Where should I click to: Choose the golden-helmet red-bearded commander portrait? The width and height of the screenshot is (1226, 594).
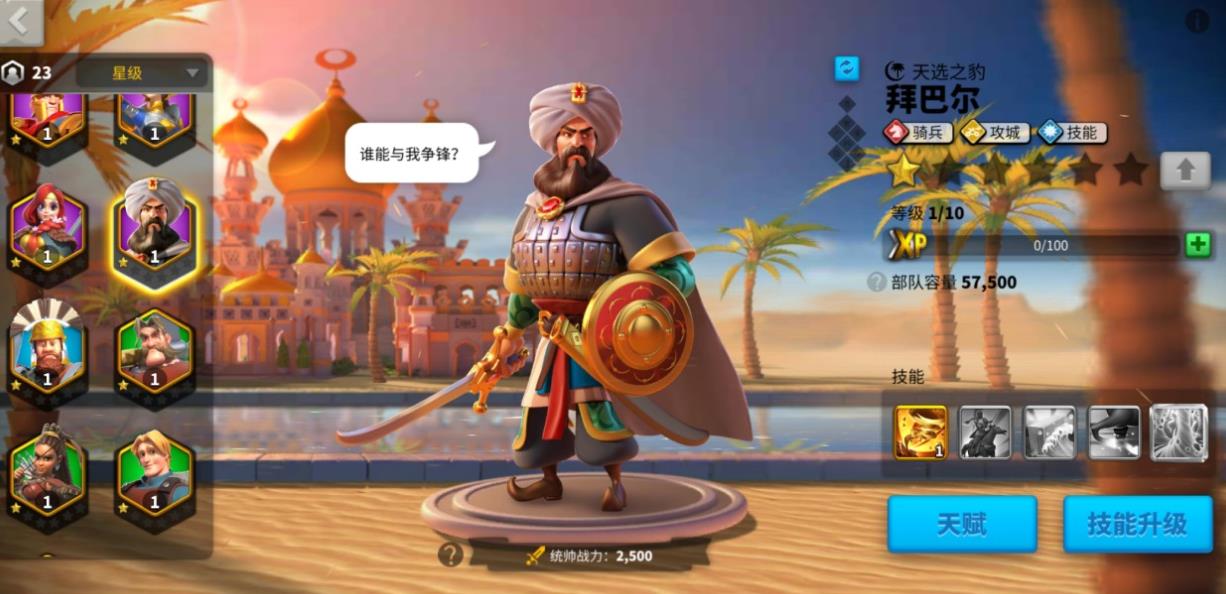[x=48, y=352]
